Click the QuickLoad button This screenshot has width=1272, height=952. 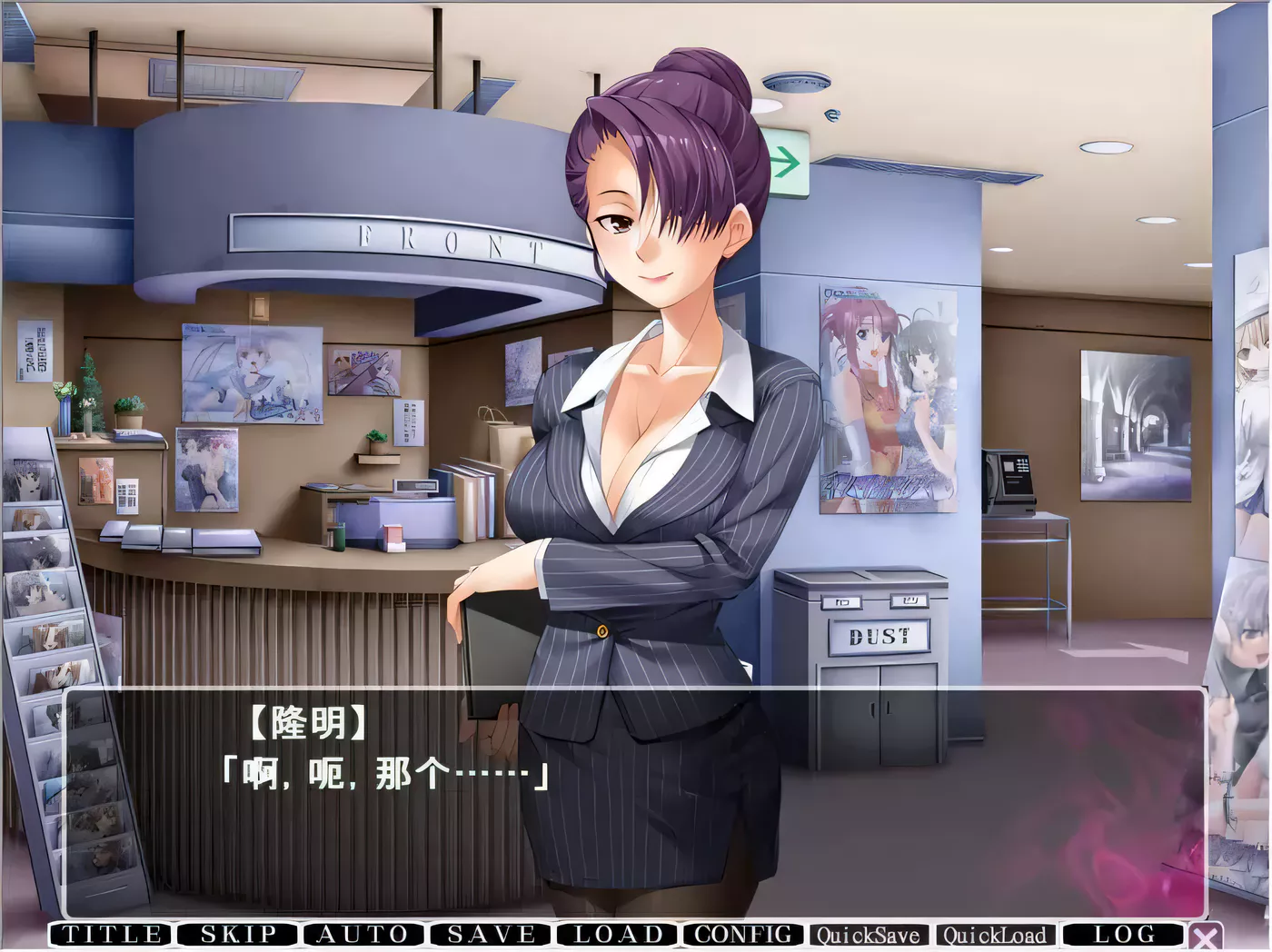(x=995, y=936)
